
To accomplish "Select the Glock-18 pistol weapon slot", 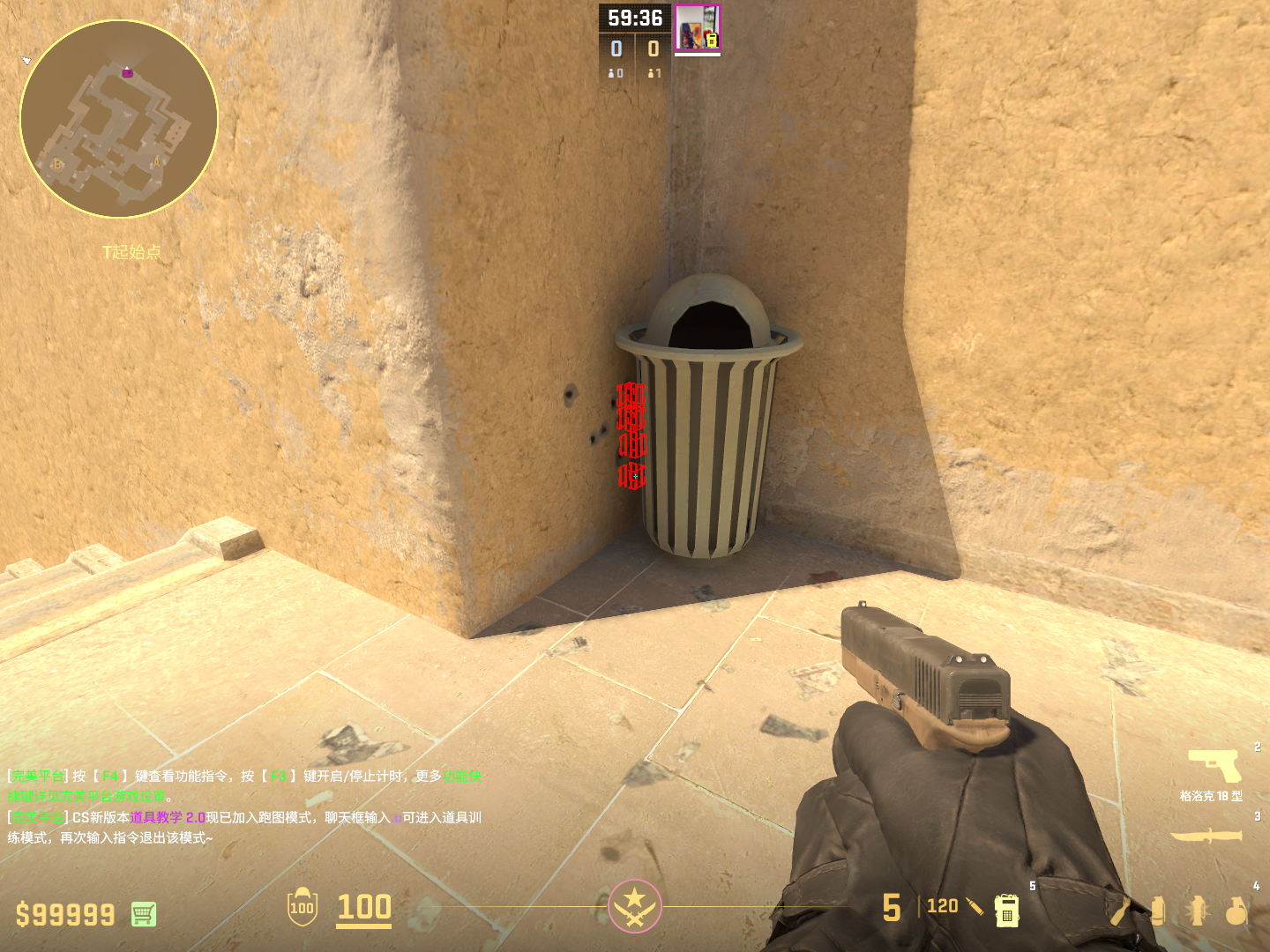I will coord(1214,765).
